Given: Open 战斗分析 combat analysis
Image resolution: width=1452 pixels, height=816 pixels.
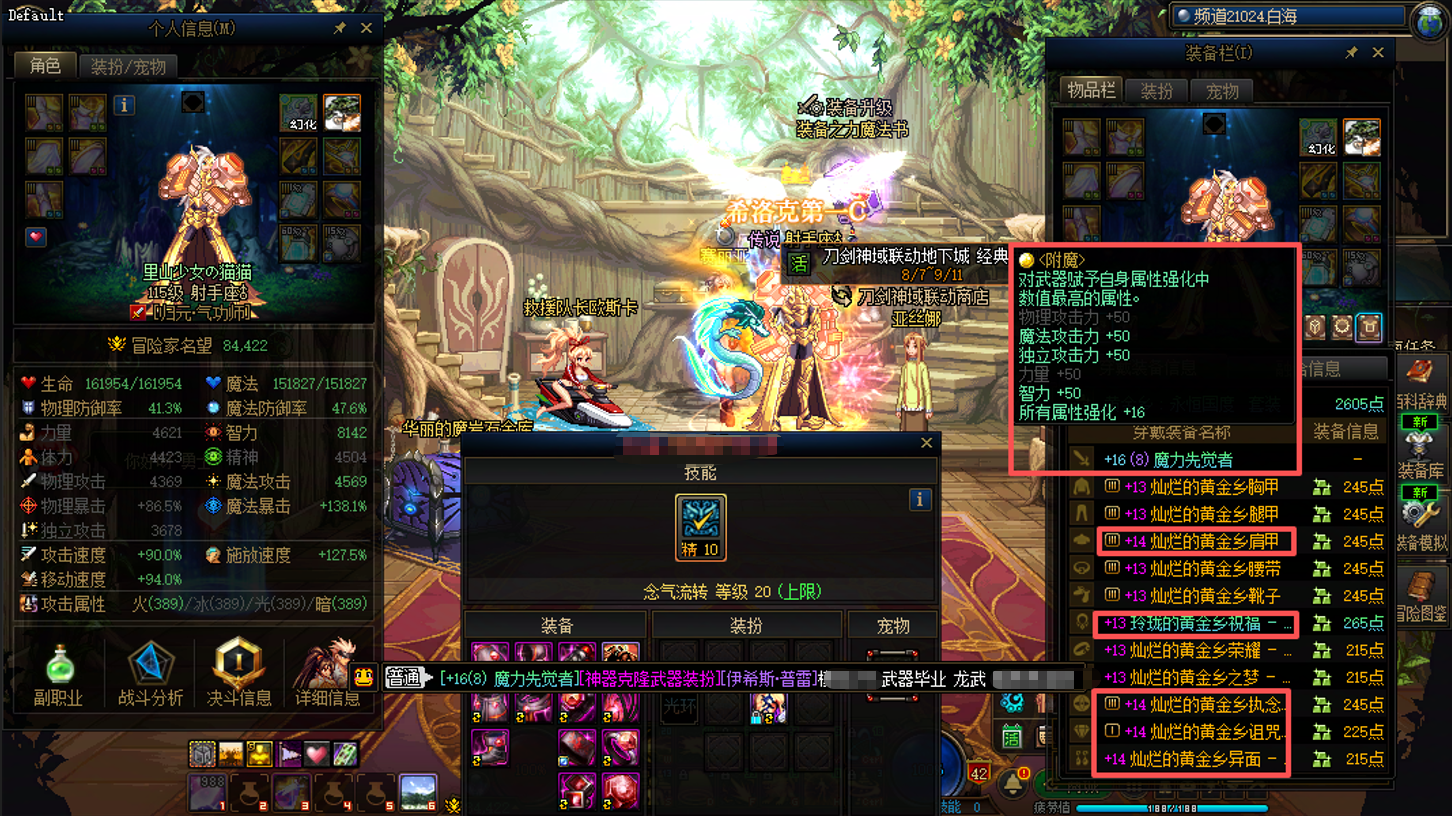Looking at the screenshot, I should (150, 674).
